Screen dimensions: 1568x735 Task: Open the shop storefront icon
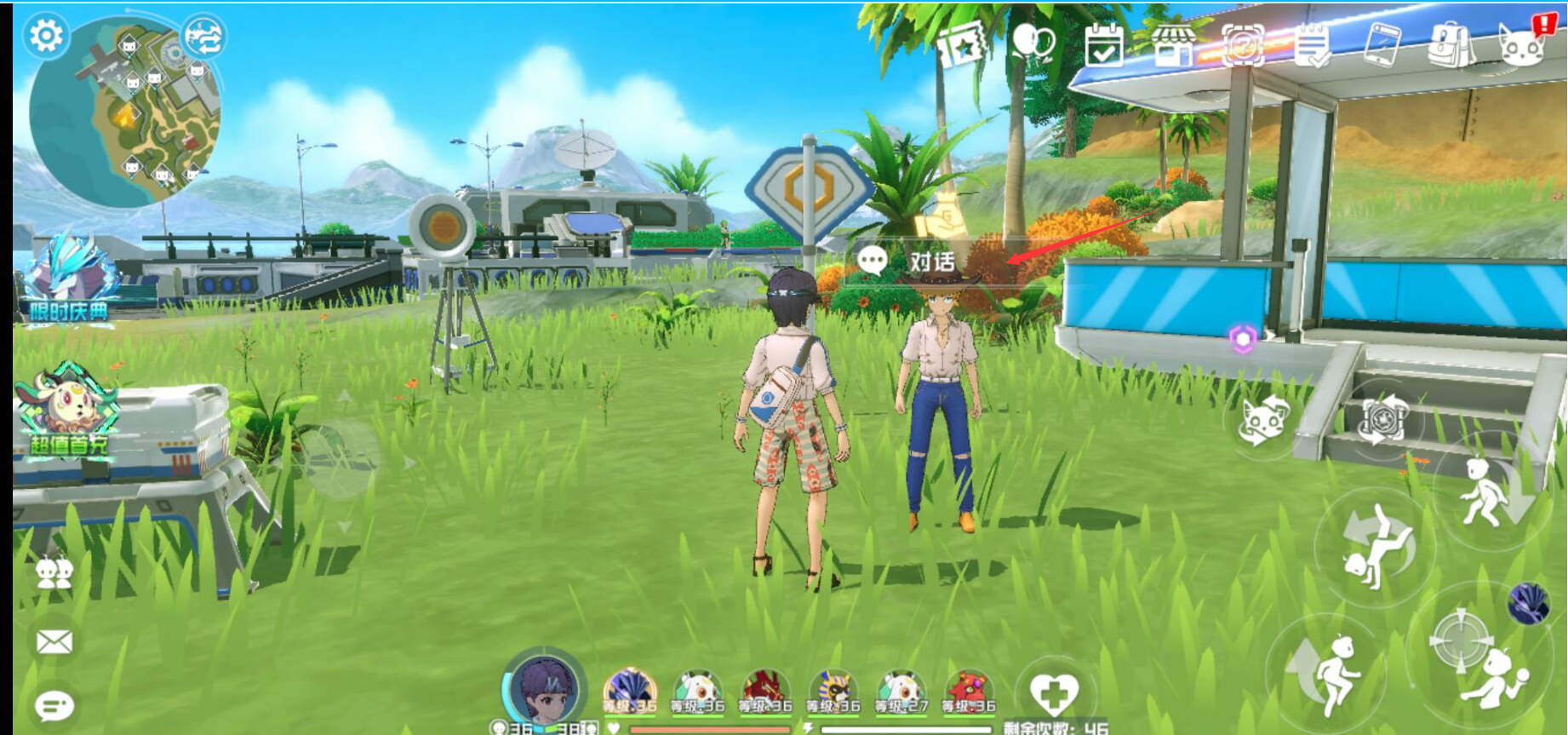[1173, 44]
